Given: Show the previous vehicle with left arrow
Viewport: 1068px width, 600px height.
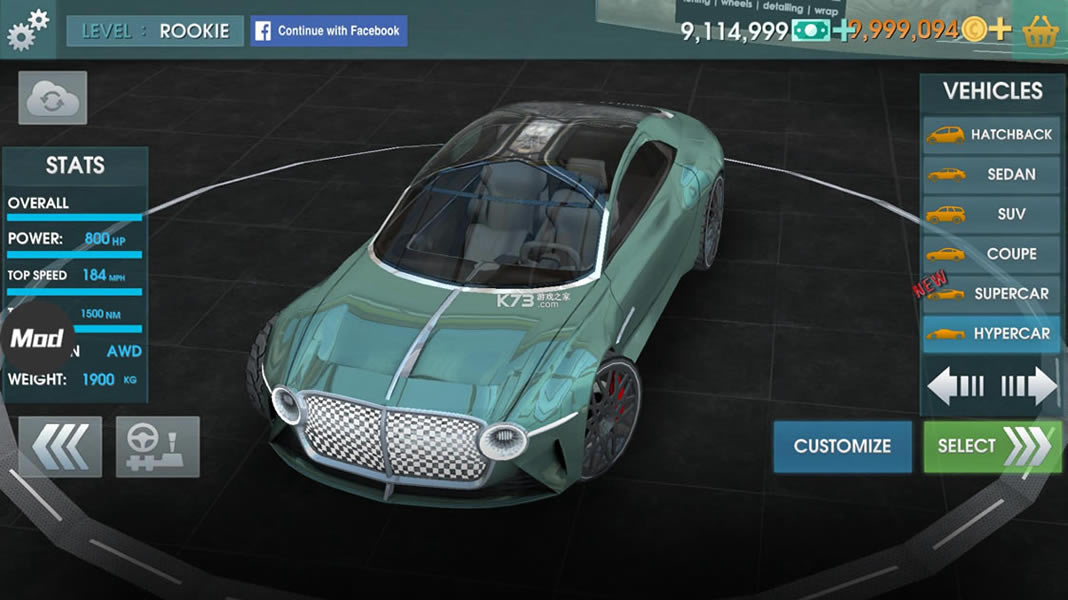Looking at the screenshot, I should click(x=957, y=386).
